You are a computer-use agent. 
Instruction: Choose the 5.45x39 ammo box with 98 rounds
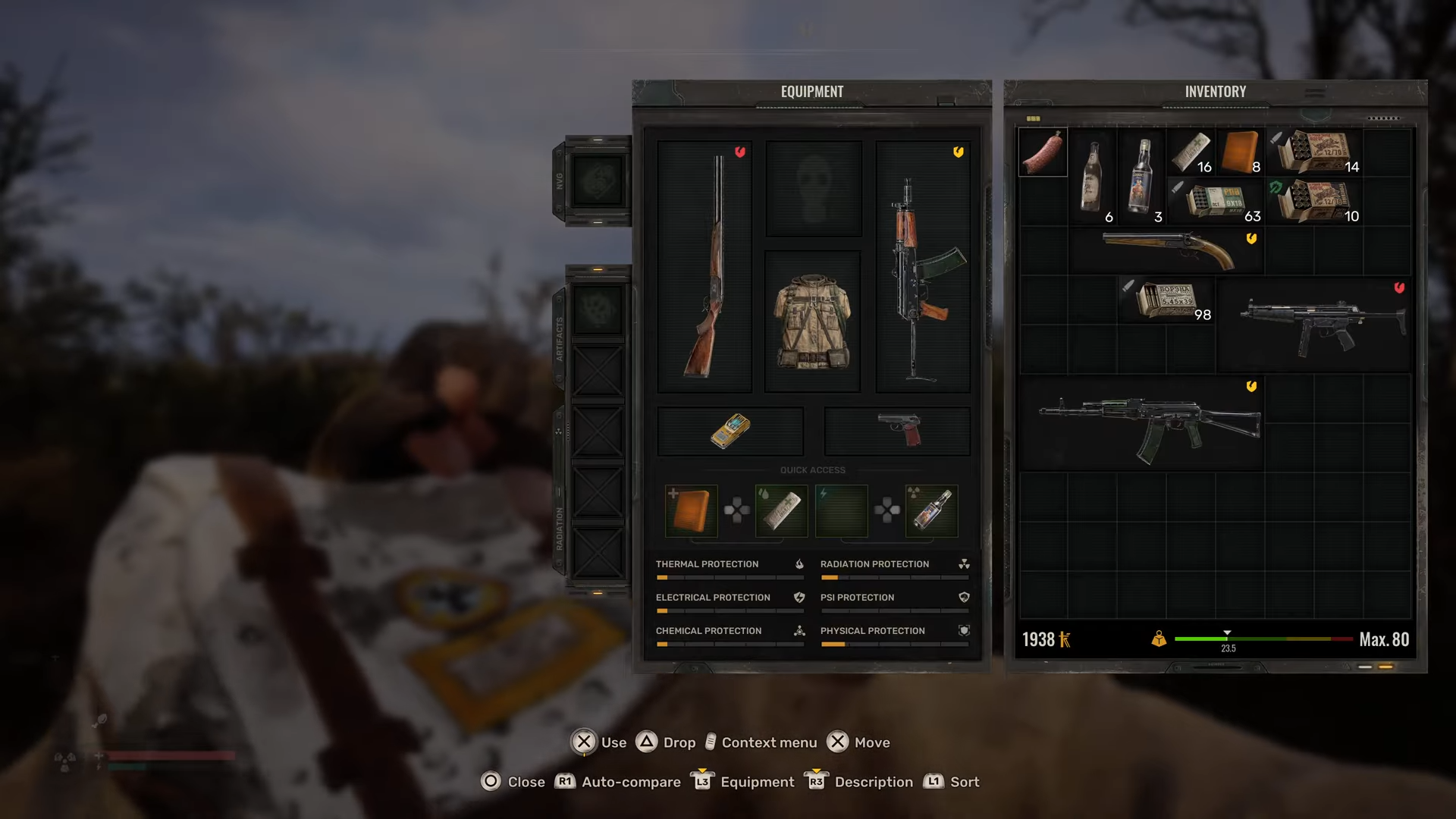(1166, 300)
